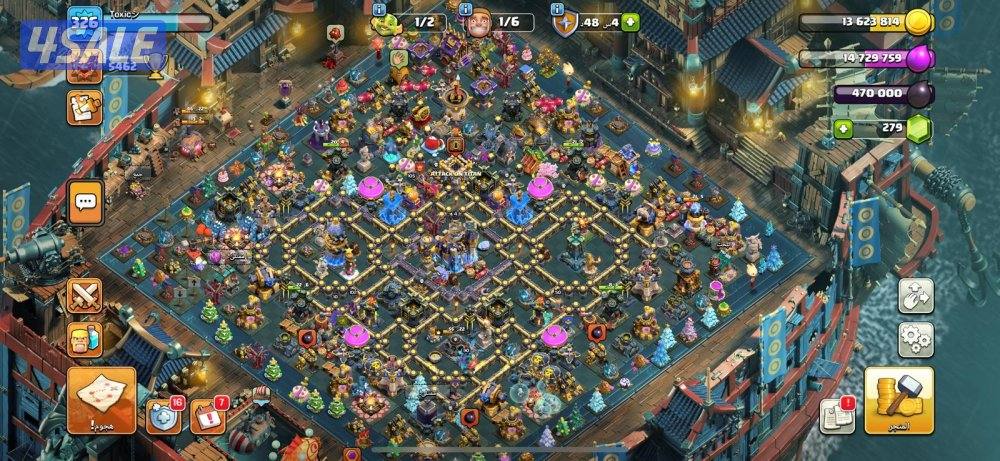
Task: Open the quest scroll icon under trophies
Action: click(x=85, y=107)
